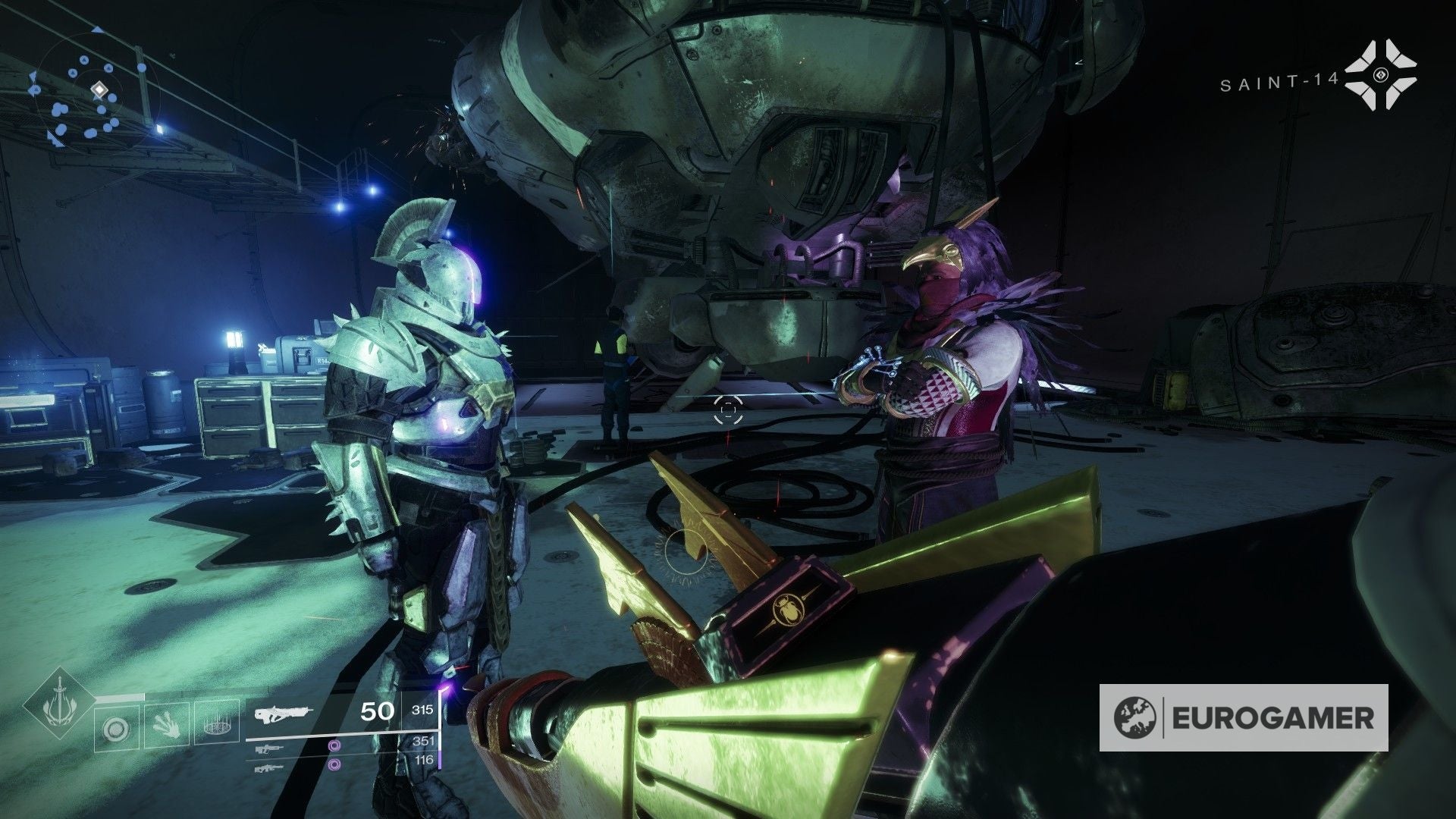Select the sniper rifle weapon icon

[x=271, y=768]
